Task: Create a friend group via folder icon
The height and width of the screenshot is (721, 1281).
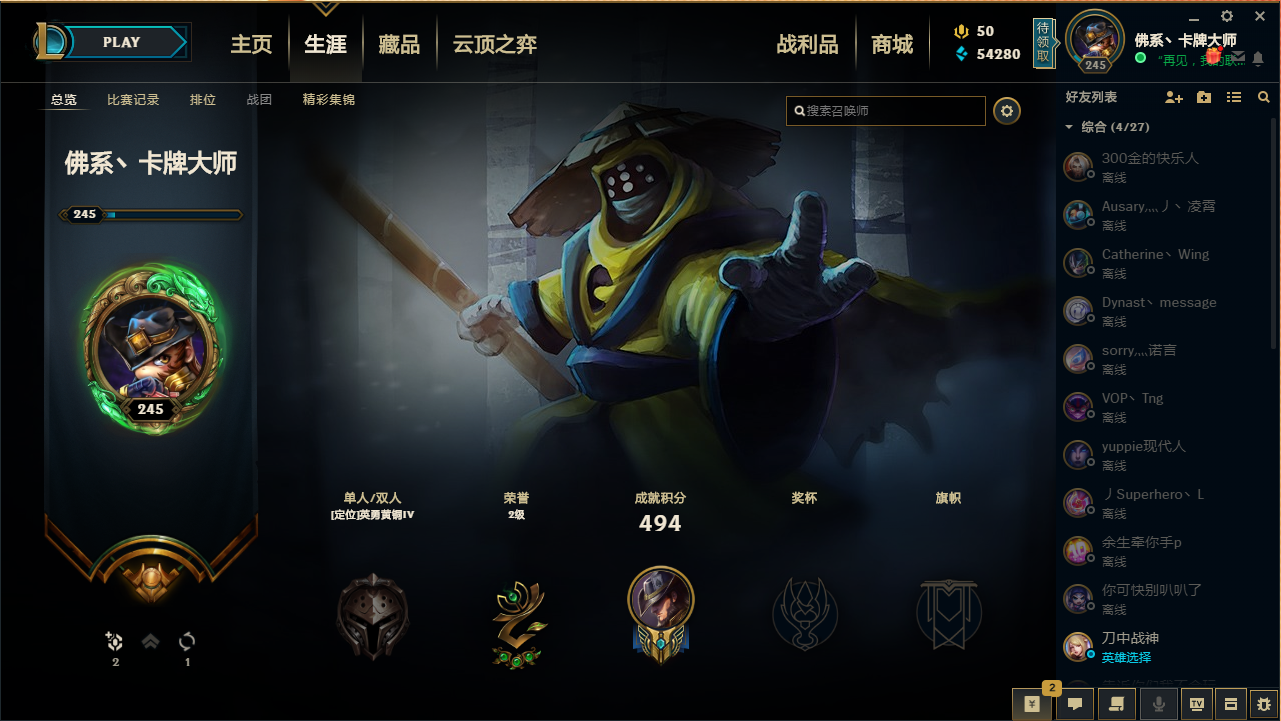Action: point(1203,97)
